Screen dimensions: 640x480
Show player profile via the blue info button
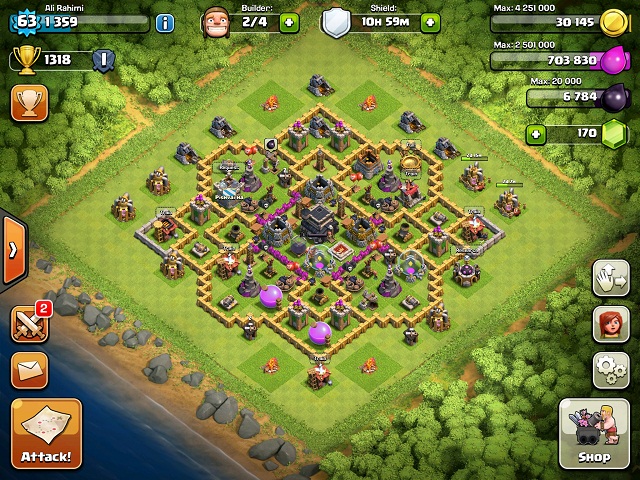pyautogui.click(x=165, y=22)
